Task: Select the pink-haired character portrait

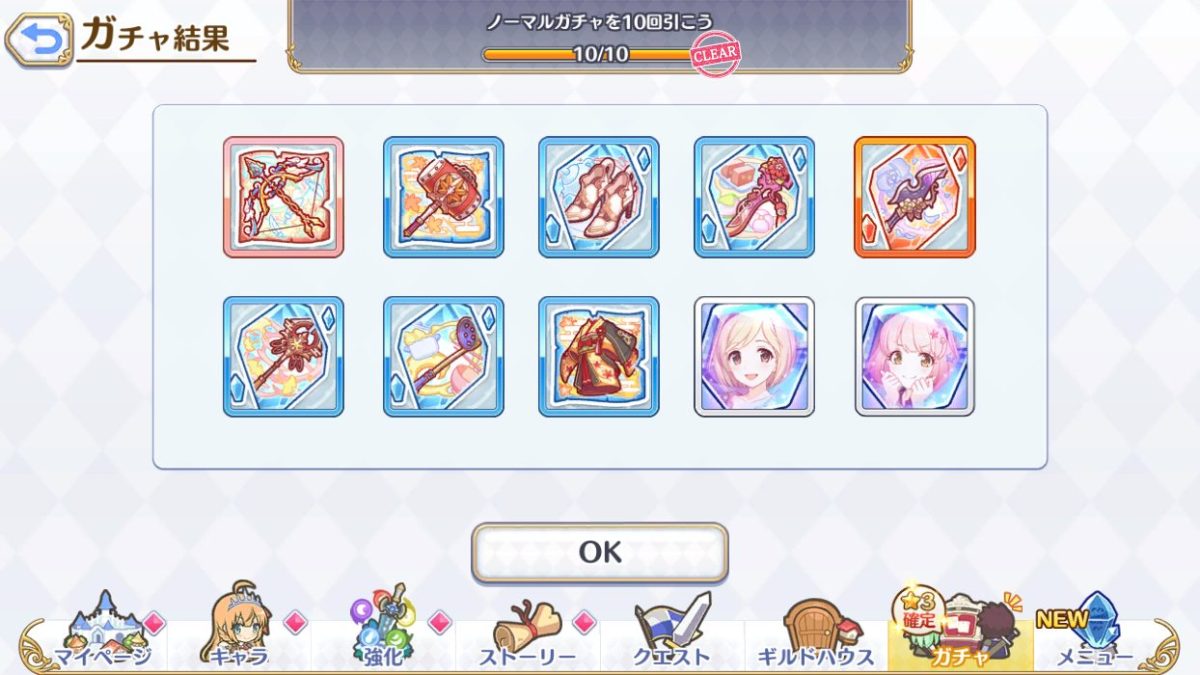Action: pyautogui.click(x=914, y=357)
